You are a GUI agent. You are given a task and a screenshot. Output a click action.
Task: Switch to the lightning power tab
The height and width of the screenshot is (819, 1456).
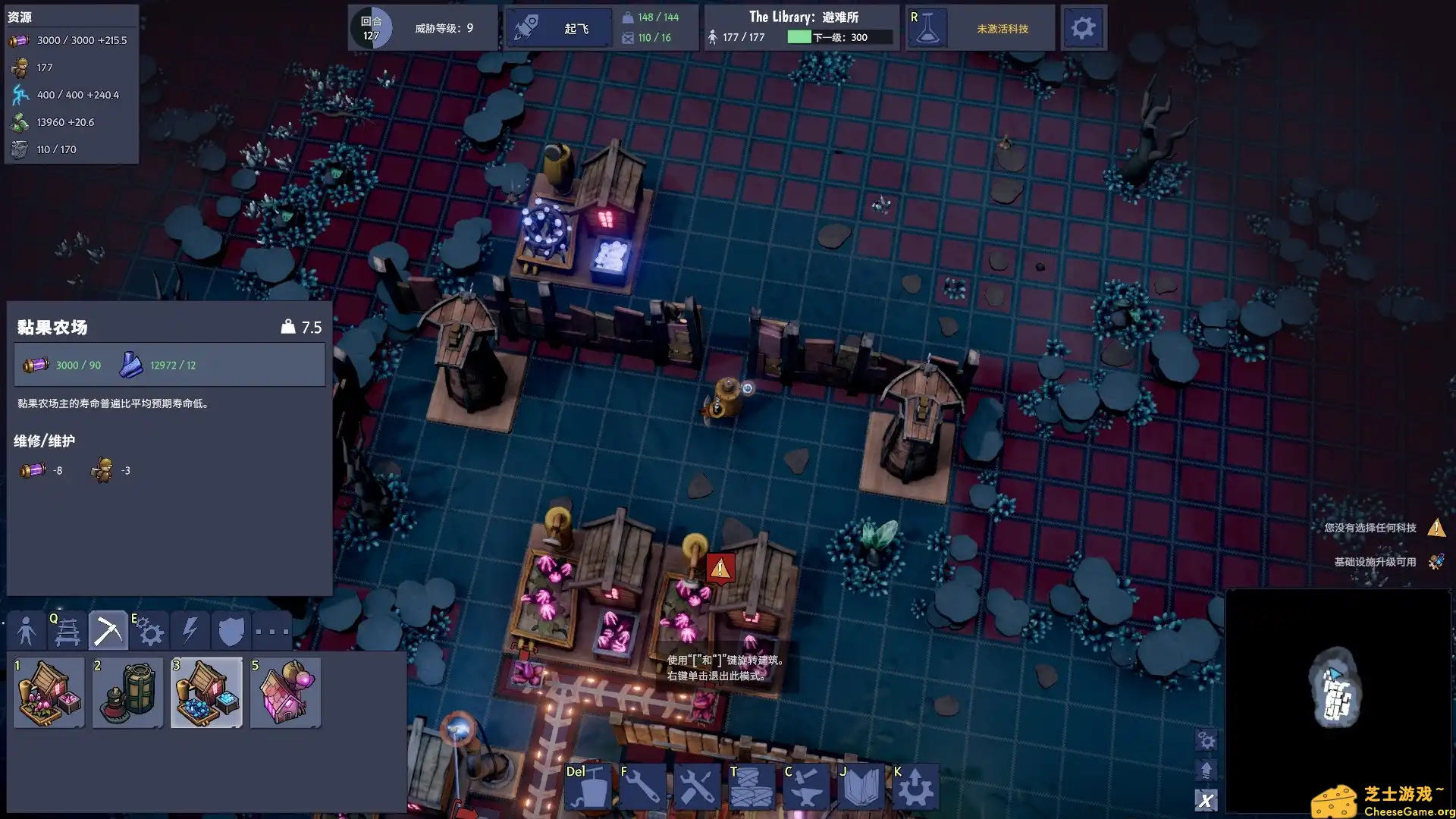click(190, 631)
